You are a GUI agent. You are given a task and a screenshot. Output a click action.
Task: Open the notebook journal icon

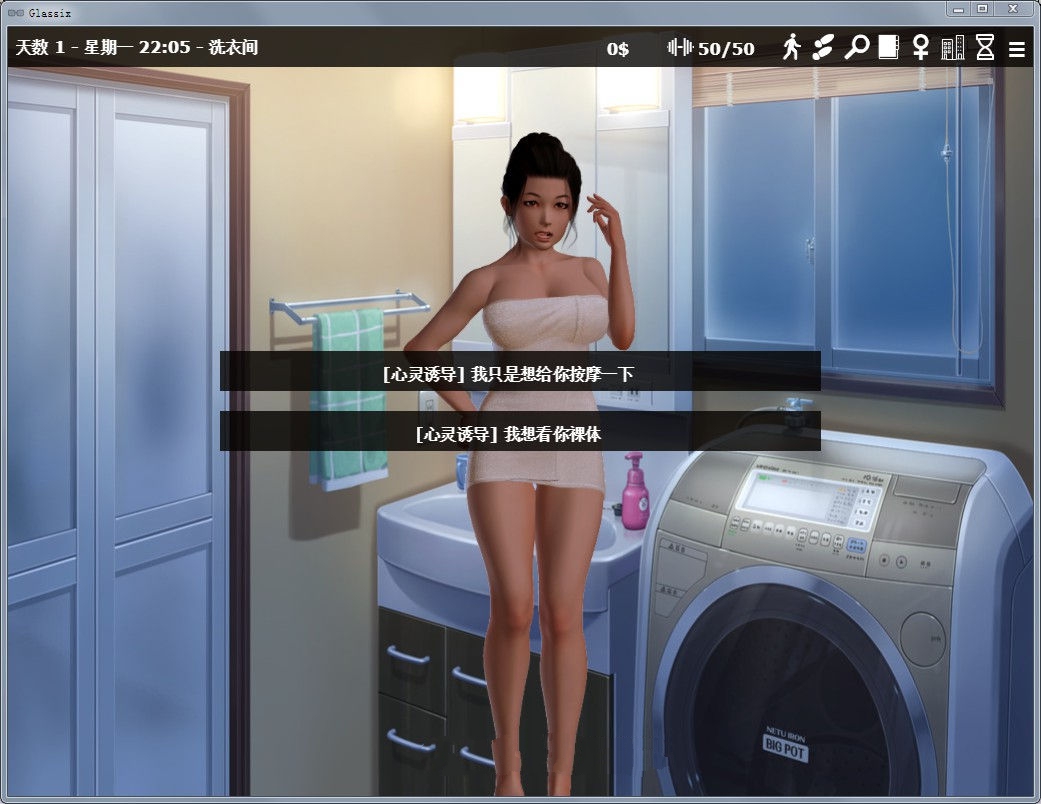888,47
